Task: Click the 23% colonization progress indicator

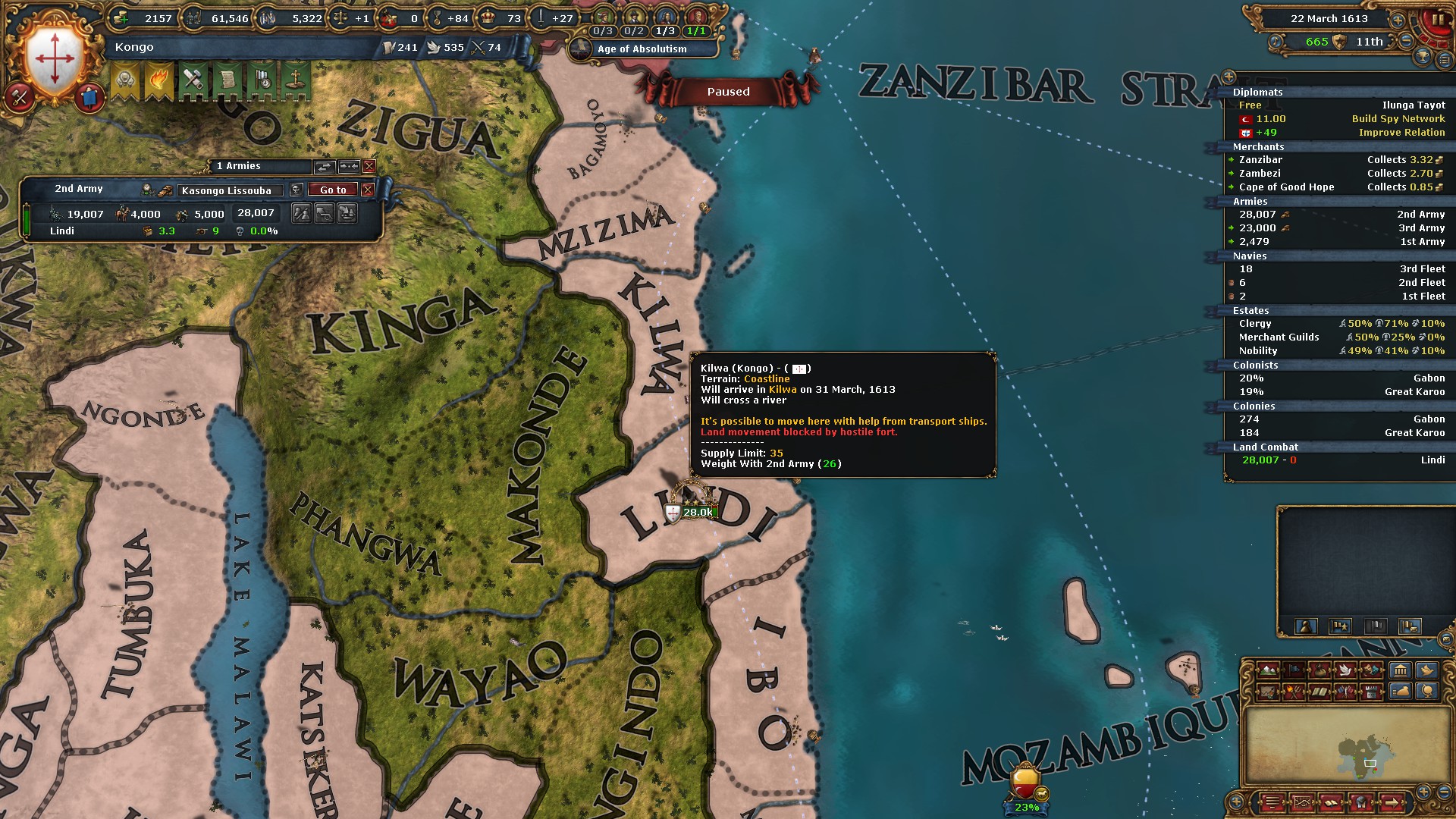Action: click(1026, 808)
